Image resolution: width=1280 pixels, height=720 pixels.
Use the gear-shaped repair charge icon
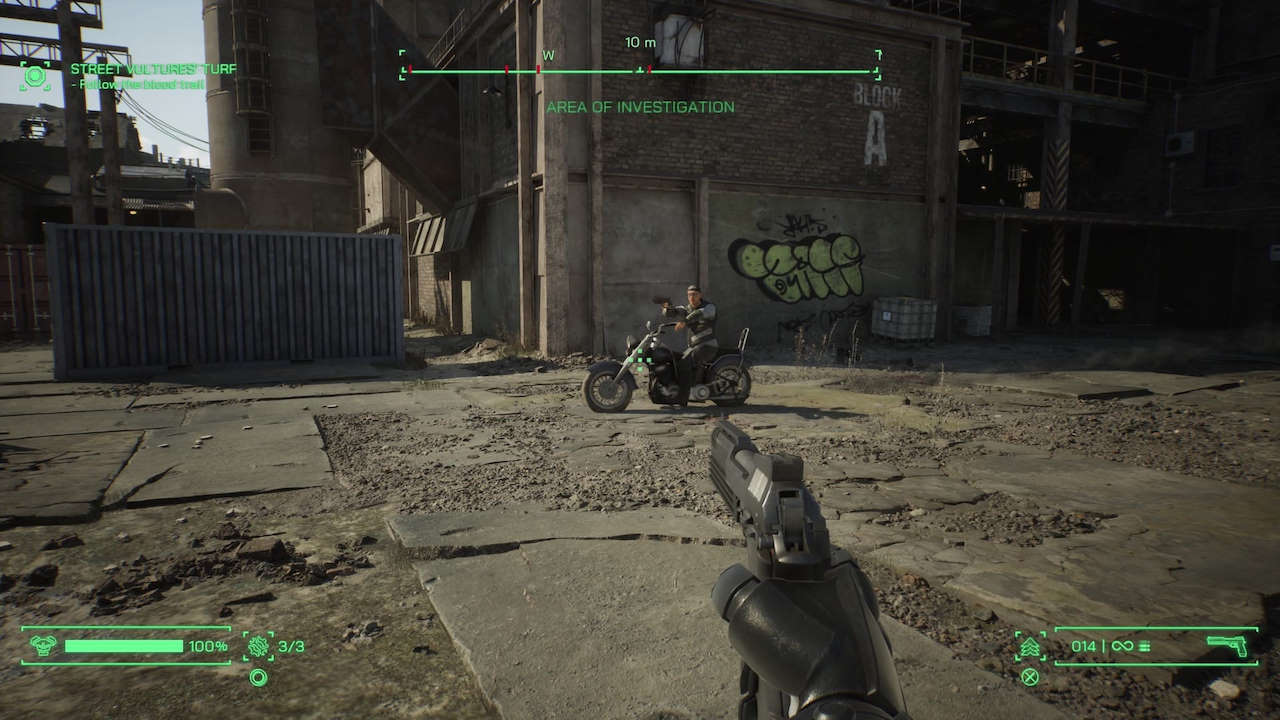258,646
